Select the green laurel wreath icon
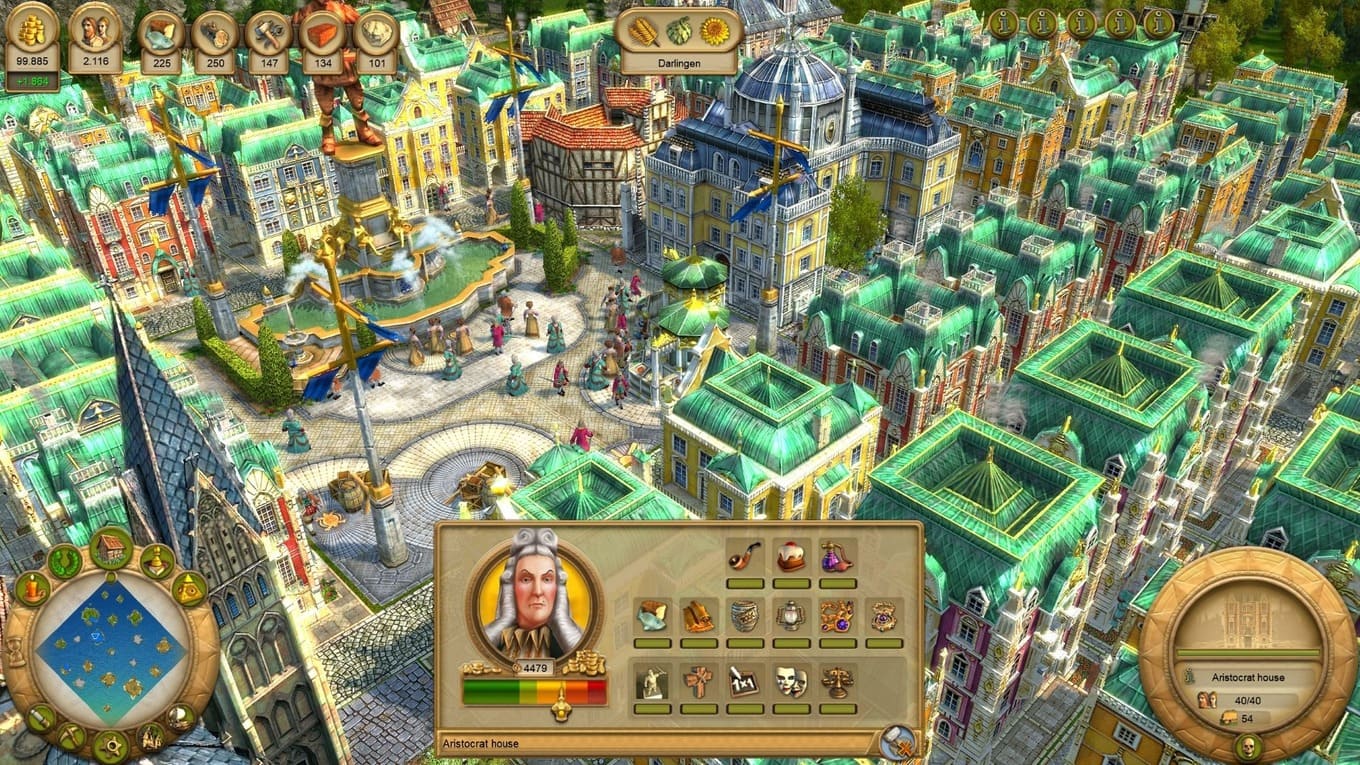This screenshot has height=765, width=1360. (65, 561)
